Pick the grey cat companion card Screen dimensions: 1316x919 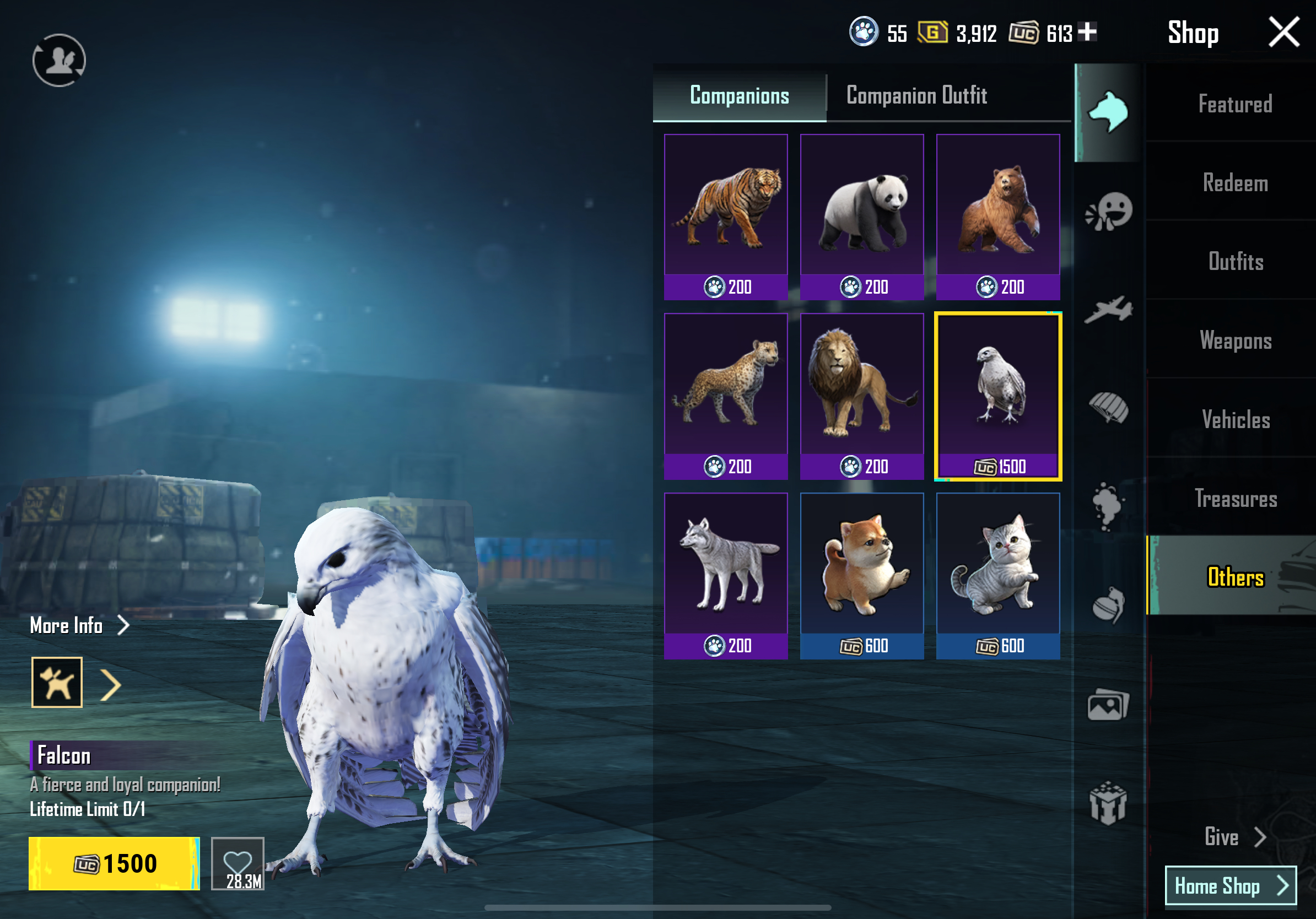tap(997, 575)
